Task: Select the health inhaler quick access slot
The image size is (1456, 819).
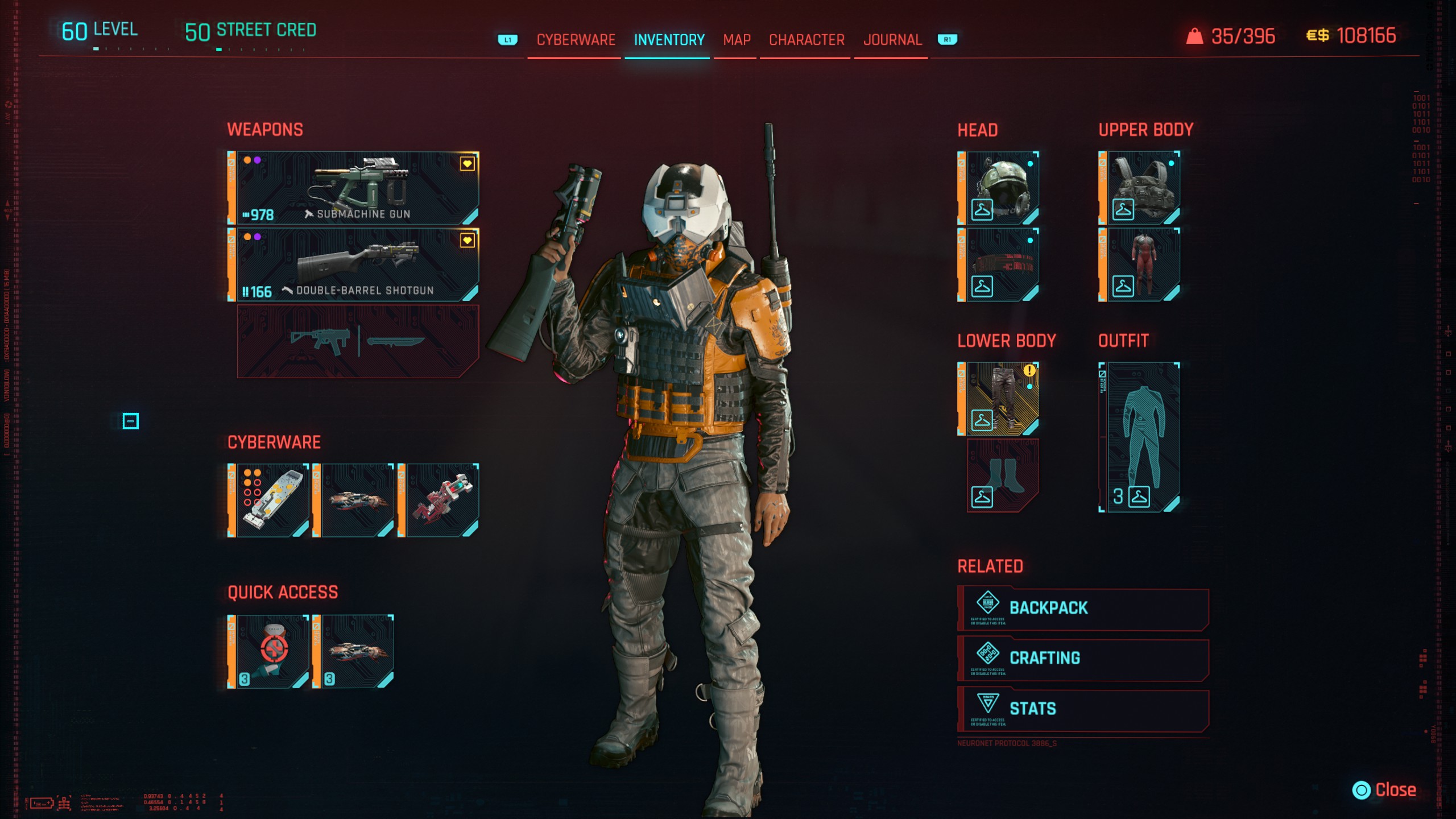Action: pos(270,651)
